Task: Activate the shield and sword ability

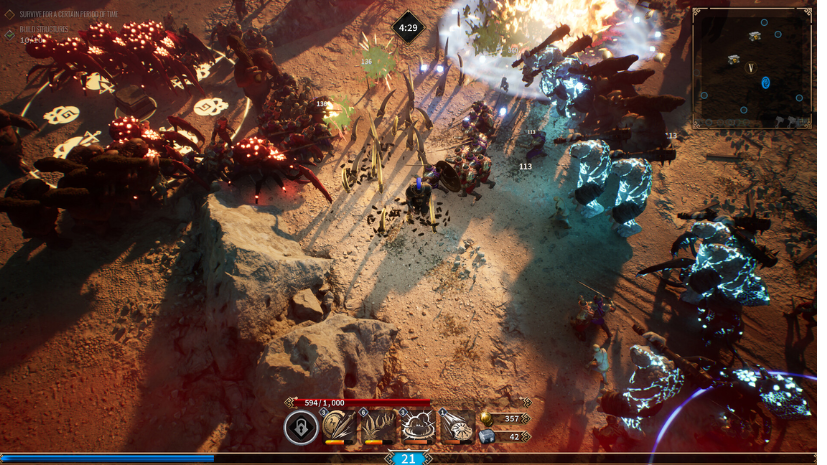Action: click(x=339, y=427)
